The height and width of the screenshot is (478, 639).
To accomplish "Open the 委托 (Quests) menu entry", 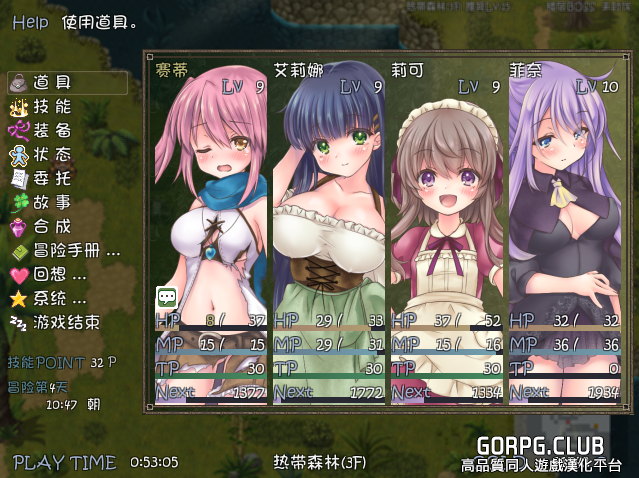I will pos(53,178).
